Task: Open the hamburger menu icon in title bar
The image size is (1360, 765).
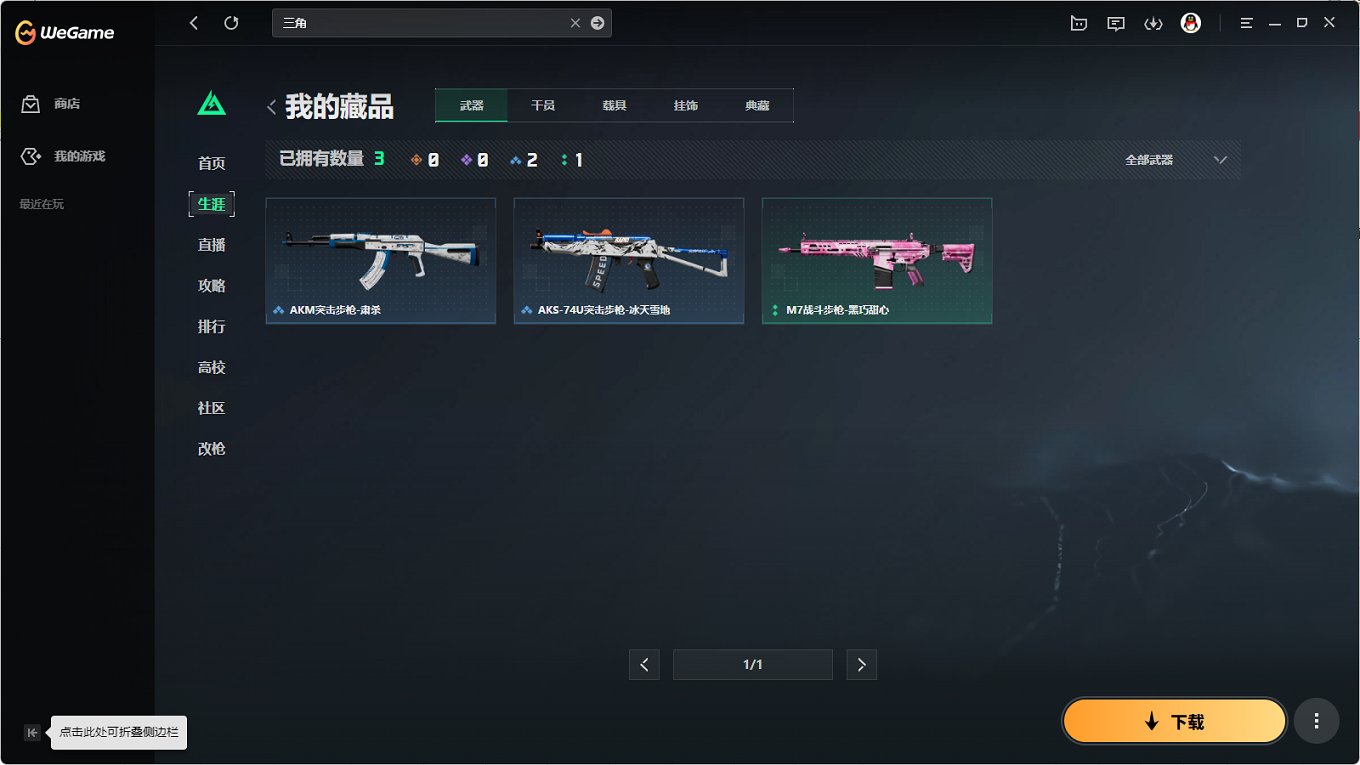Action: 1246,22
